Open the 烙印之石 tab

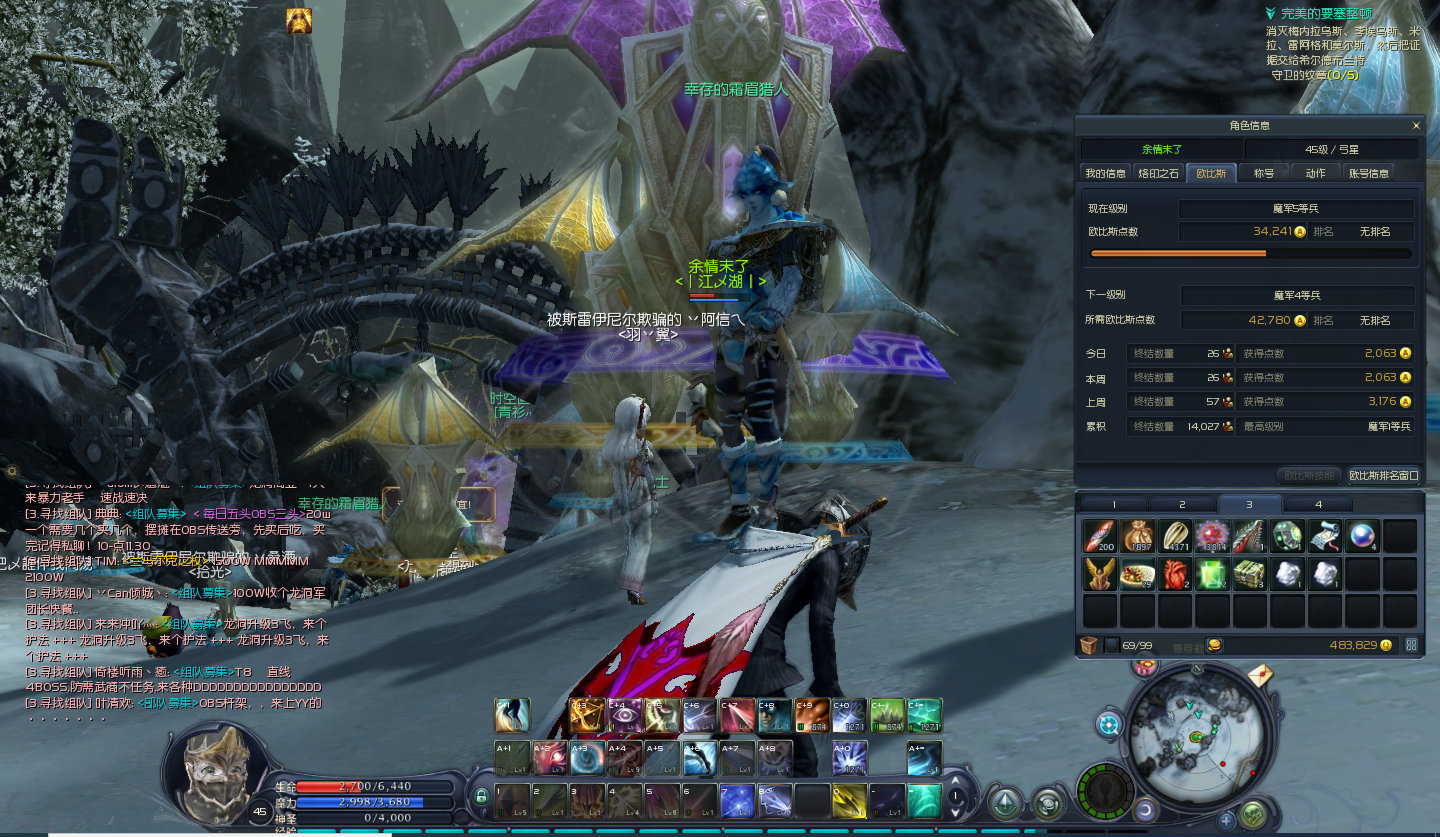point(1159,173)
